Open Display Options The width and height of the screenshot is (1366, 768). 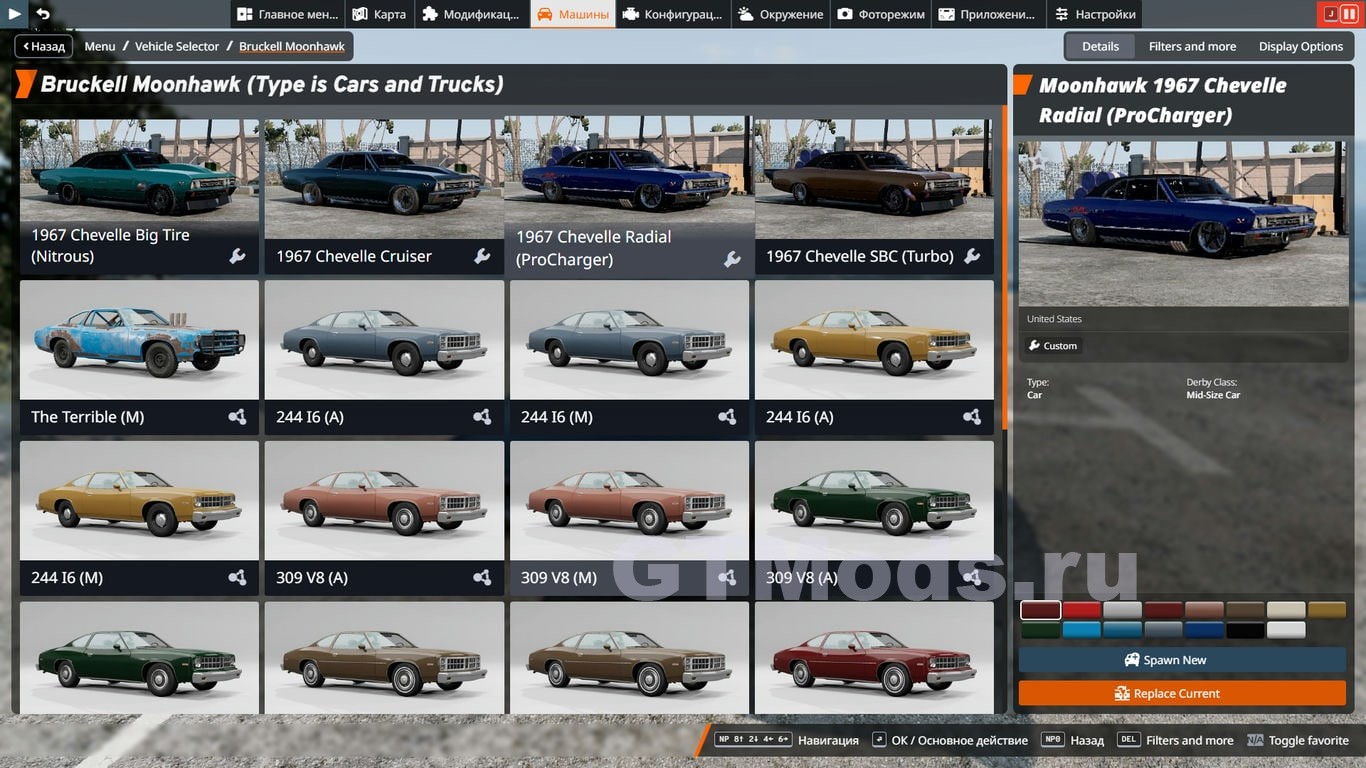1300,46
